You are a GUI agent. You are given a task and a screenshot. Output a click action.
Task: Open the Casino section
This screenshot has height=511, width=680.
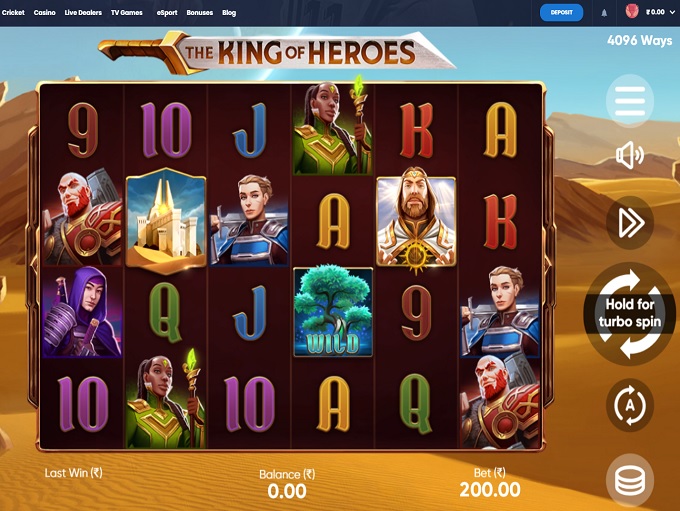[x=45, y=13]
